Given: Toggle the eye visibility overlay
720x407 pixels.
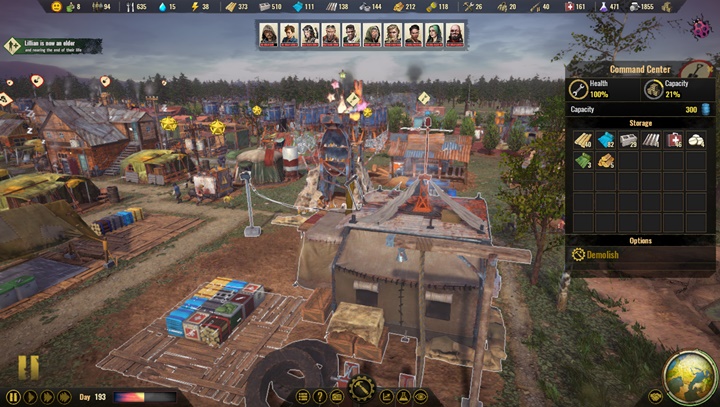Looking at the screenshot, I should click(420, 397).
